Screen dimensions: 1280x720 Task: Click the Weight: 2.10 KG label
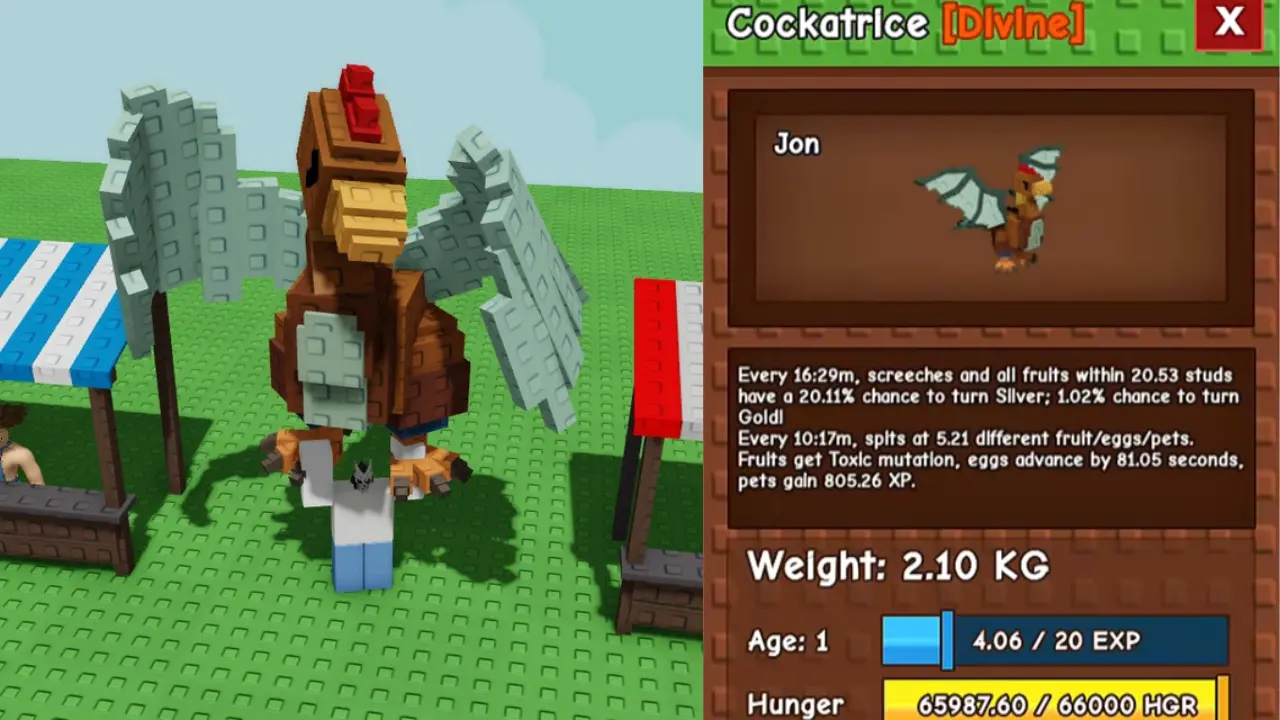click(x=900, y=567)
